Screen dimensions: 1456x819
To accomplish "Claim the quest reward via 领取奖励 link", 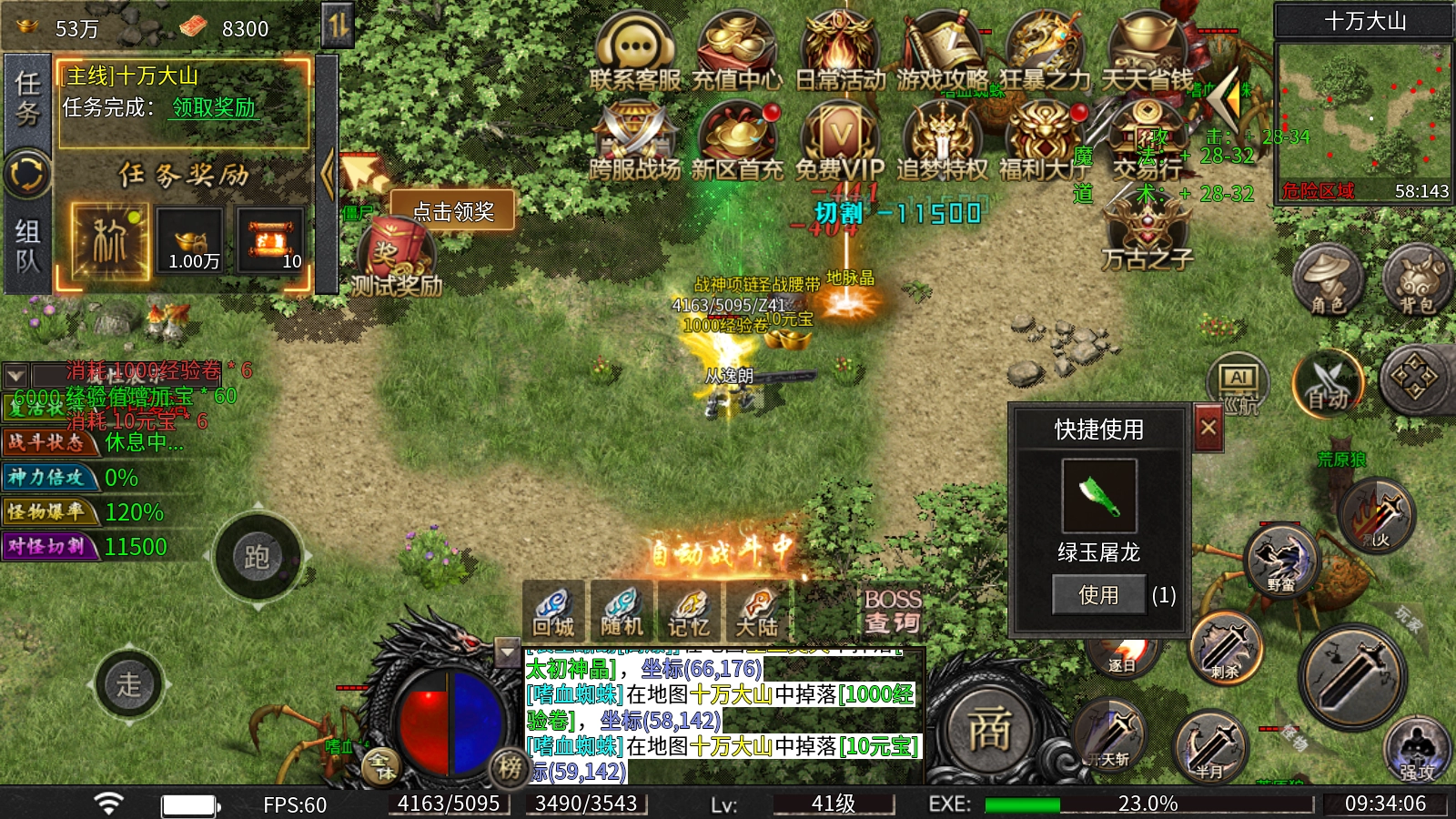I will click(x=214, y=107).
